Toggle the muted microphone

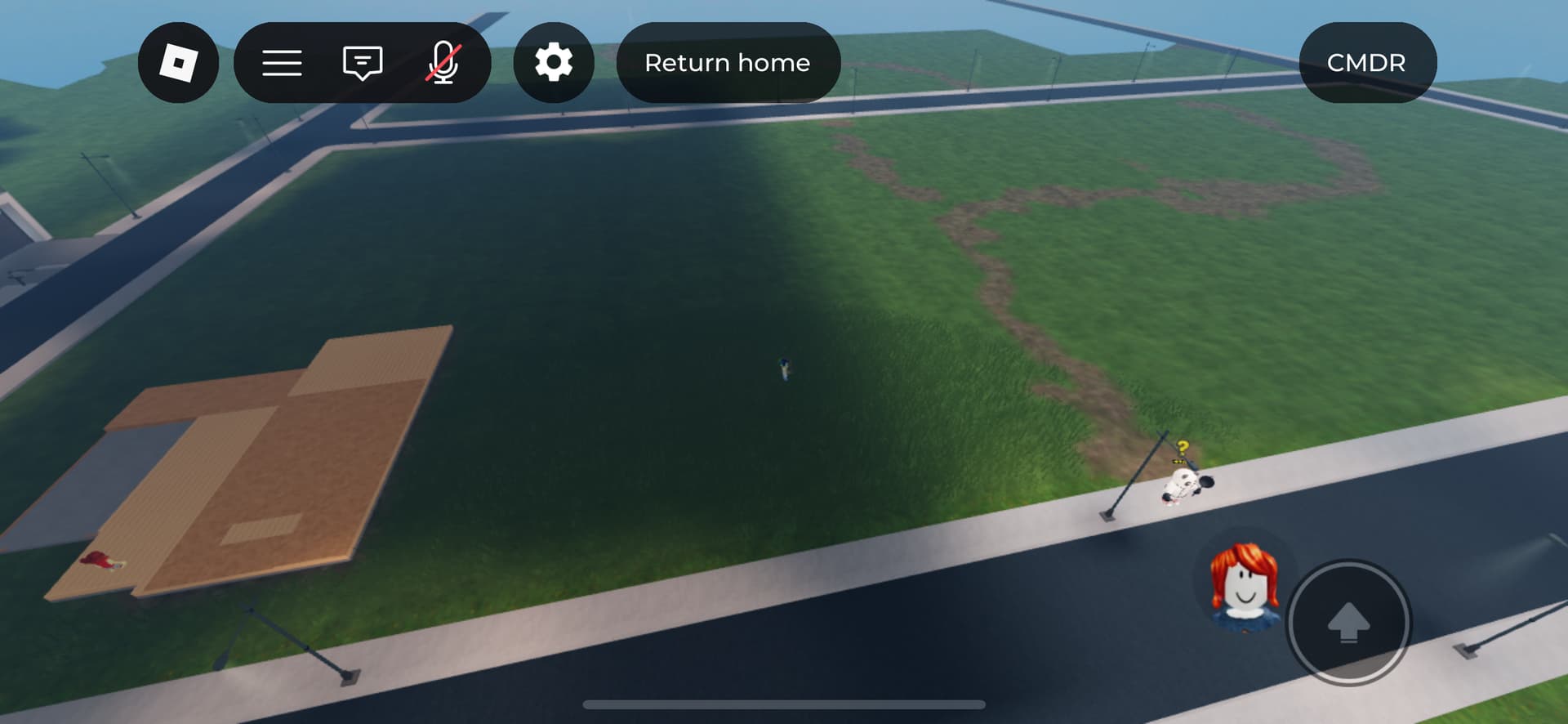click(443, 63)
